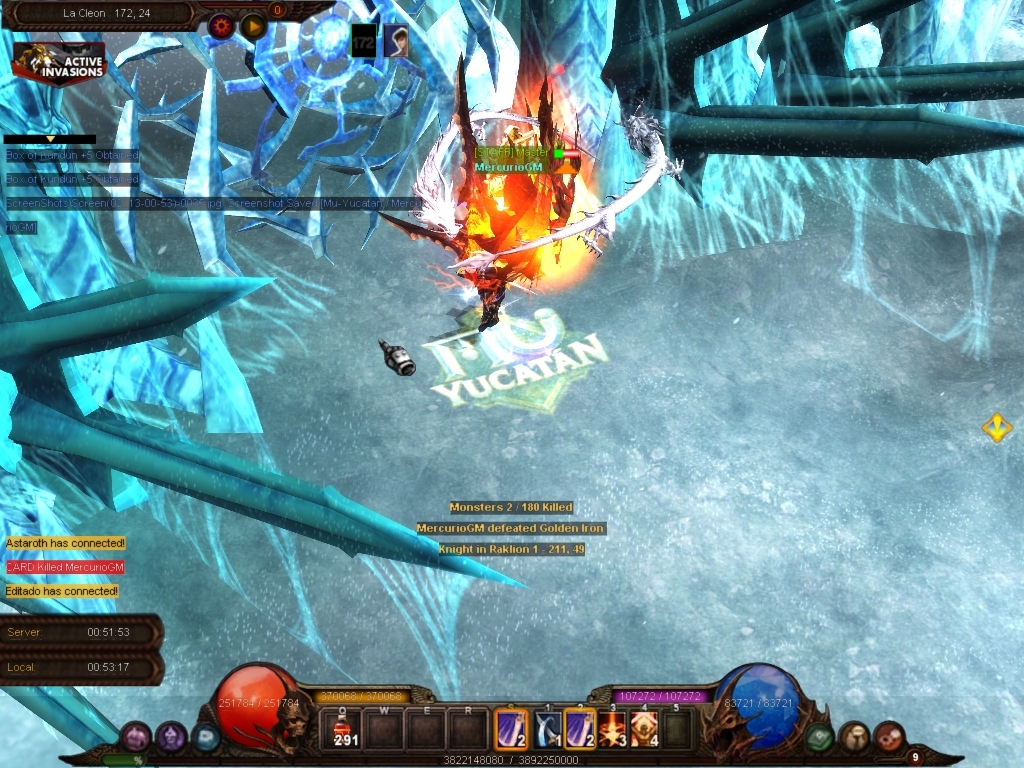Open the red gear settings button

point(222,26)
